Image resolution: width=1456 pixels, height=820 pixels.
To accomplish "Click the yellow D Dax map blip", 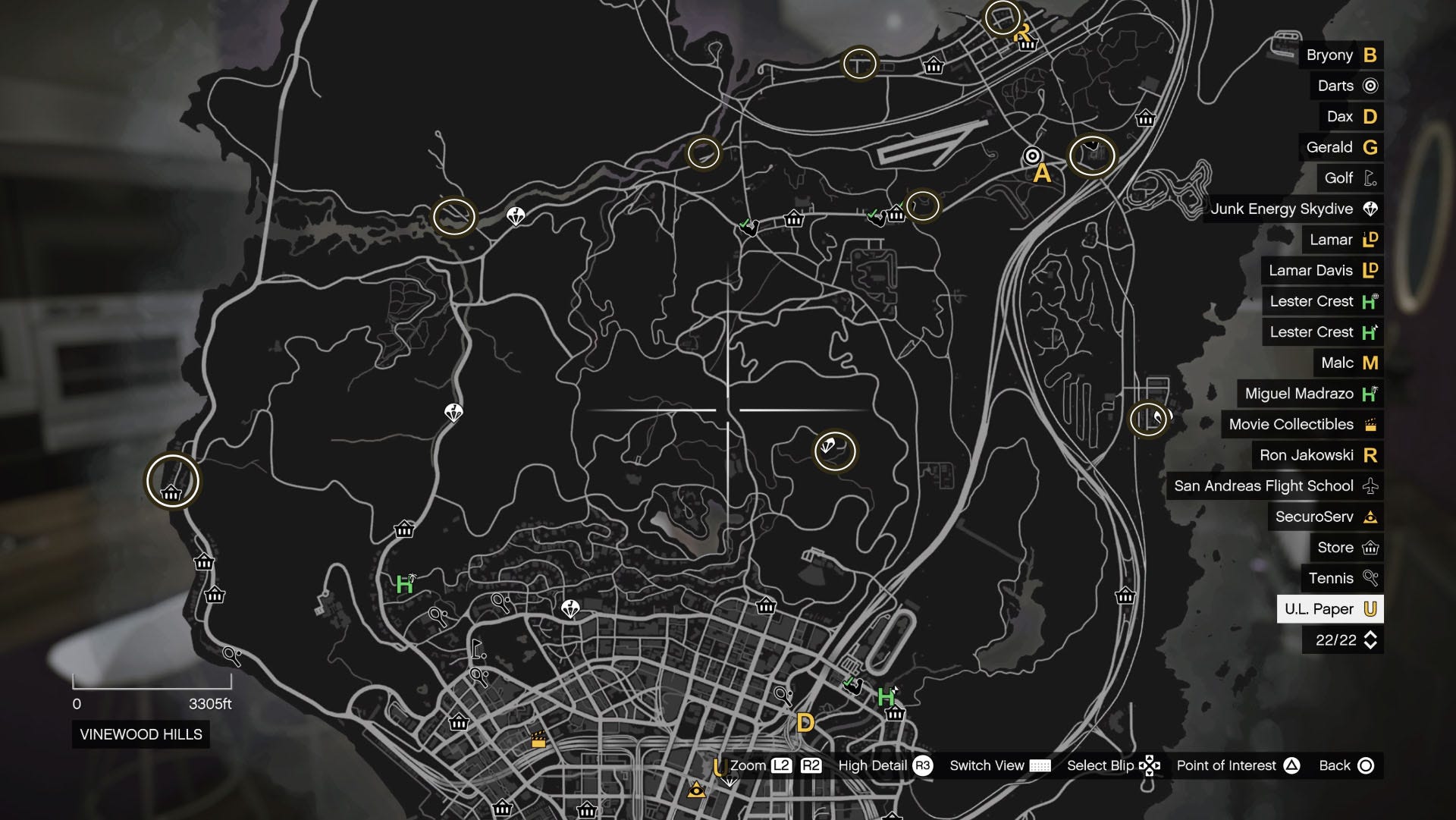I will 805,722.
